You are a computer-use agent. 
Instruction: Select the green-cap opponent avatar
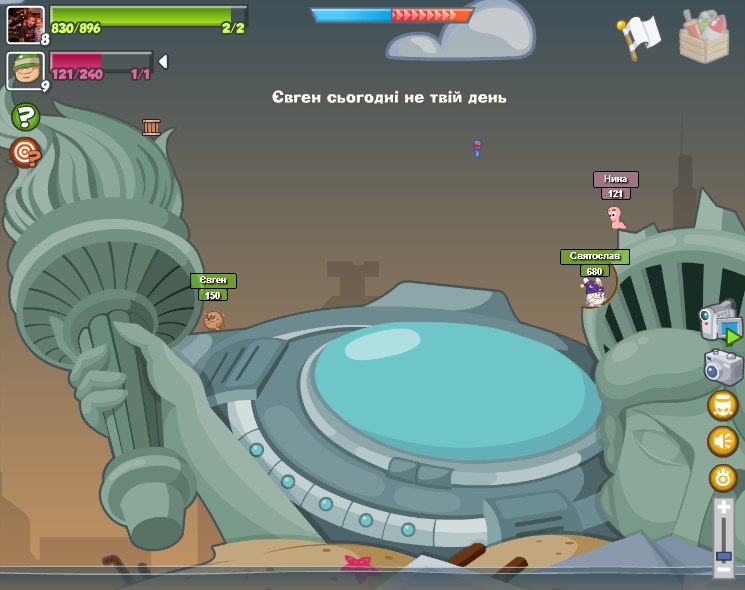click(x=25, y=70)
